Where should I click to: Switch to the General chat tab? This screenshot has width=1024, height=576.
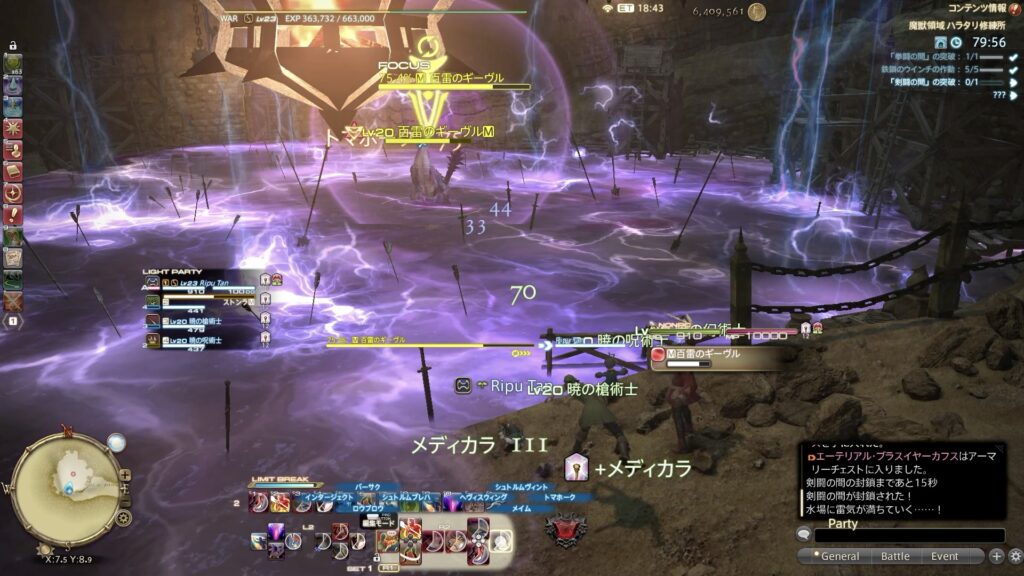coord(840,556)
